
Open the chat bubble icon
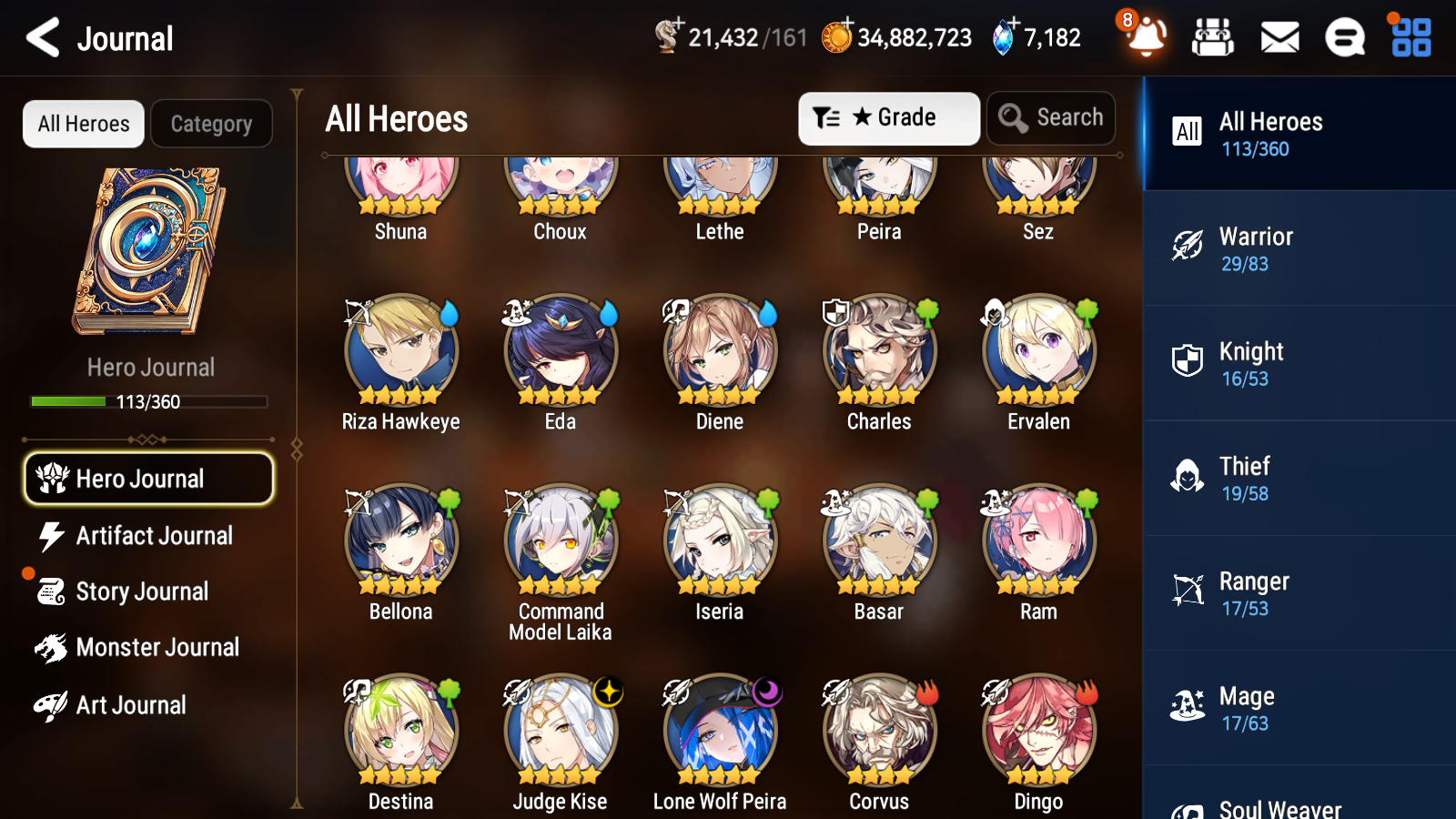1344,37
